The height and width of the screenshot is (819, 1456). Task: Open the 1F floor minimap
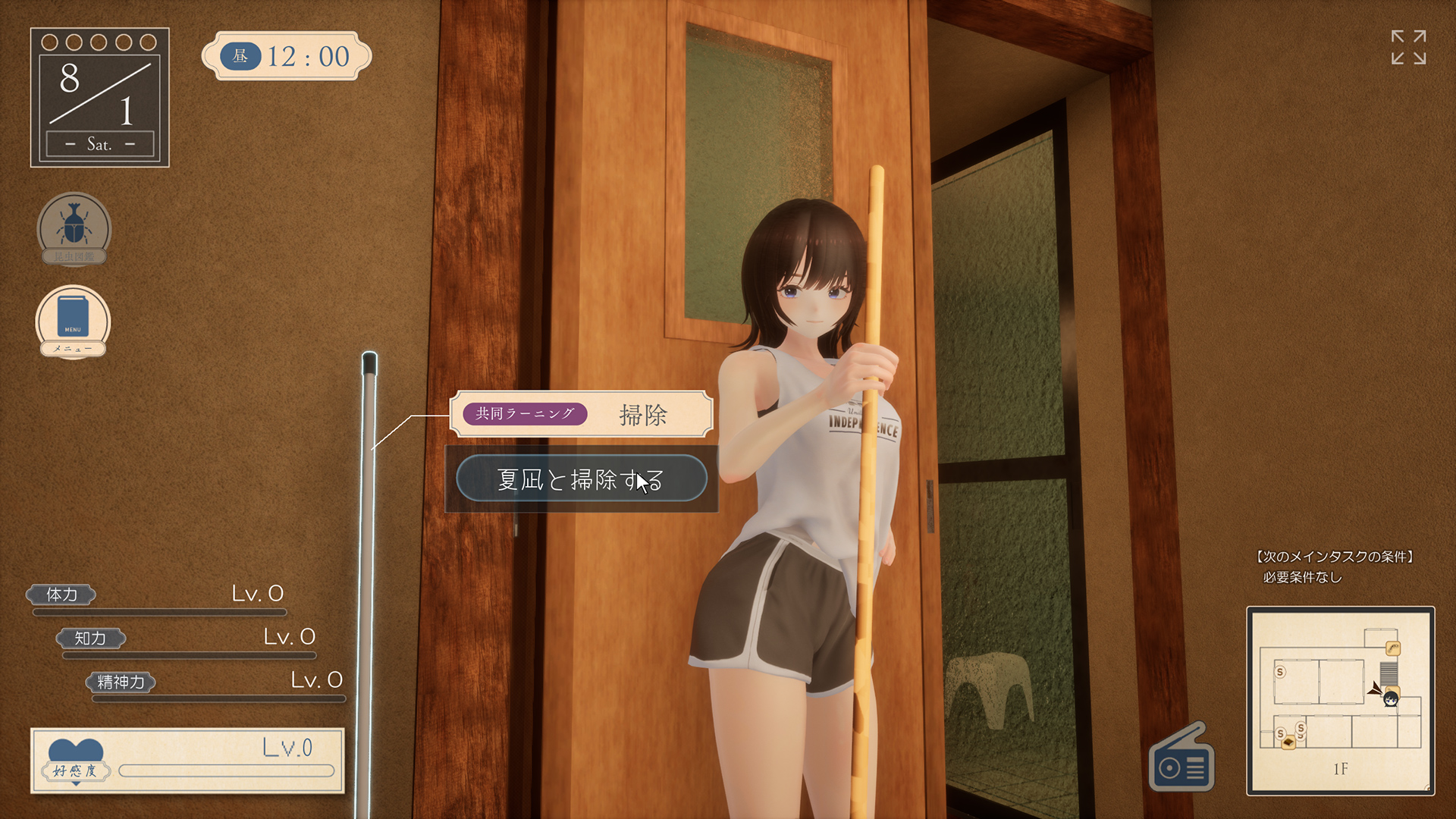click(x=1340, y=700)
